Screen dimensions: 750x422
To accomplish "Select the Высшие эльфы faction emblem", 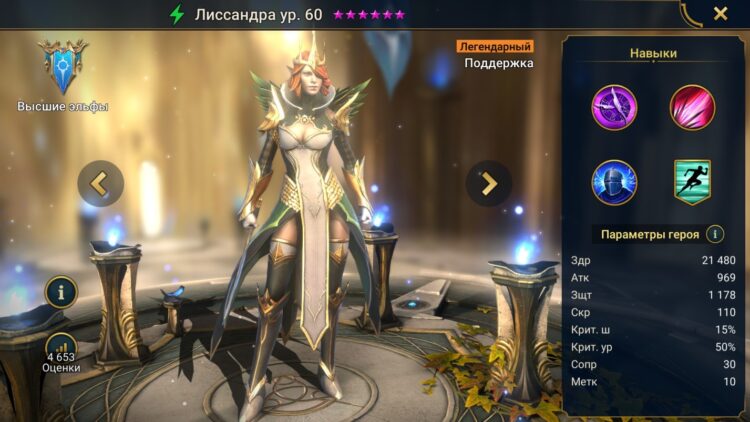I will [62, 68].
